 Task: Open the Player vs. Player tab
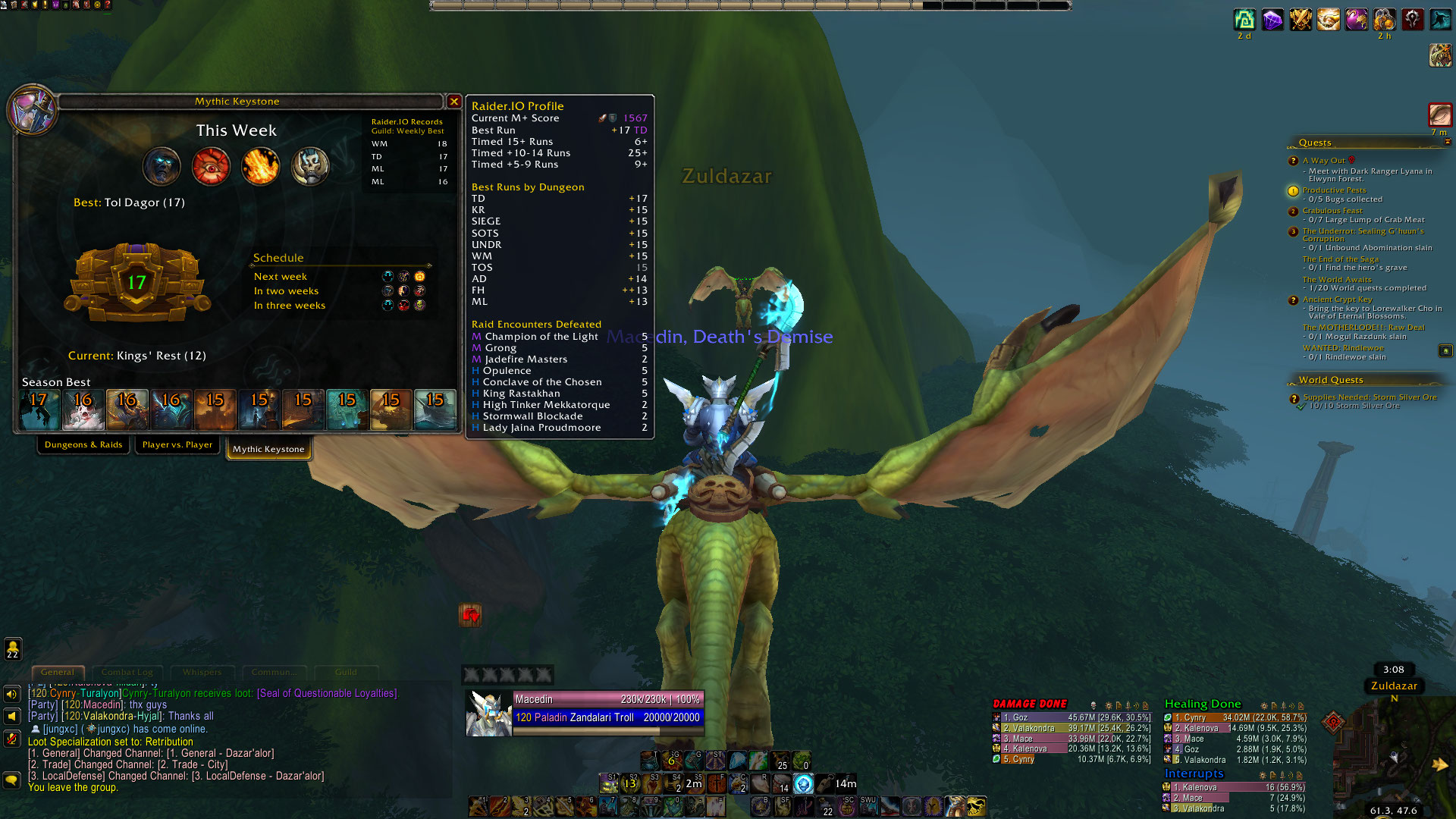coord(177,445)
